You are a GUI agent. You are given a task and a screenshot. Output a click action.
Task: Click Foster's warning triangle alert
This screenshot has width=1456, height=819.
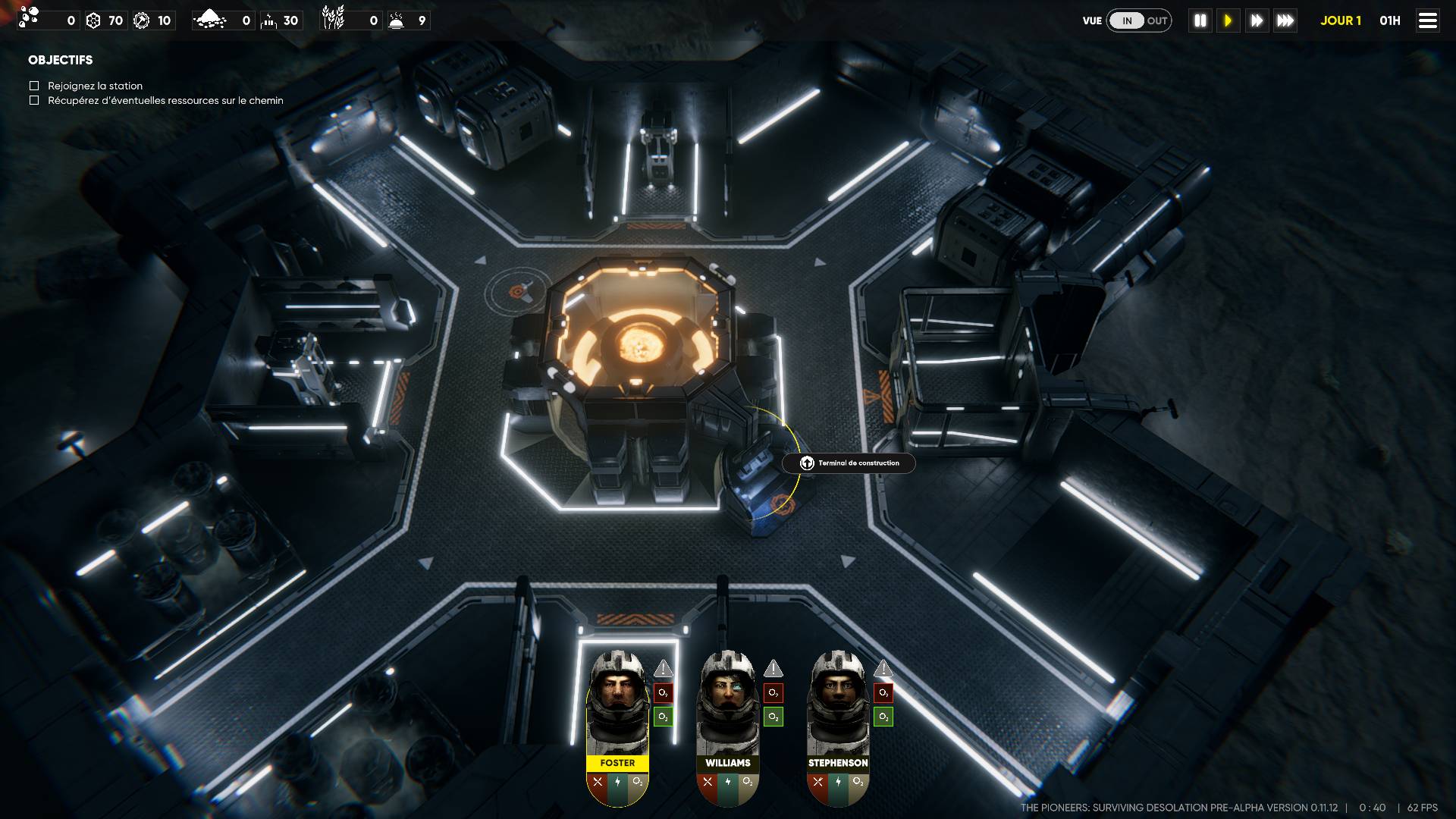664,669
